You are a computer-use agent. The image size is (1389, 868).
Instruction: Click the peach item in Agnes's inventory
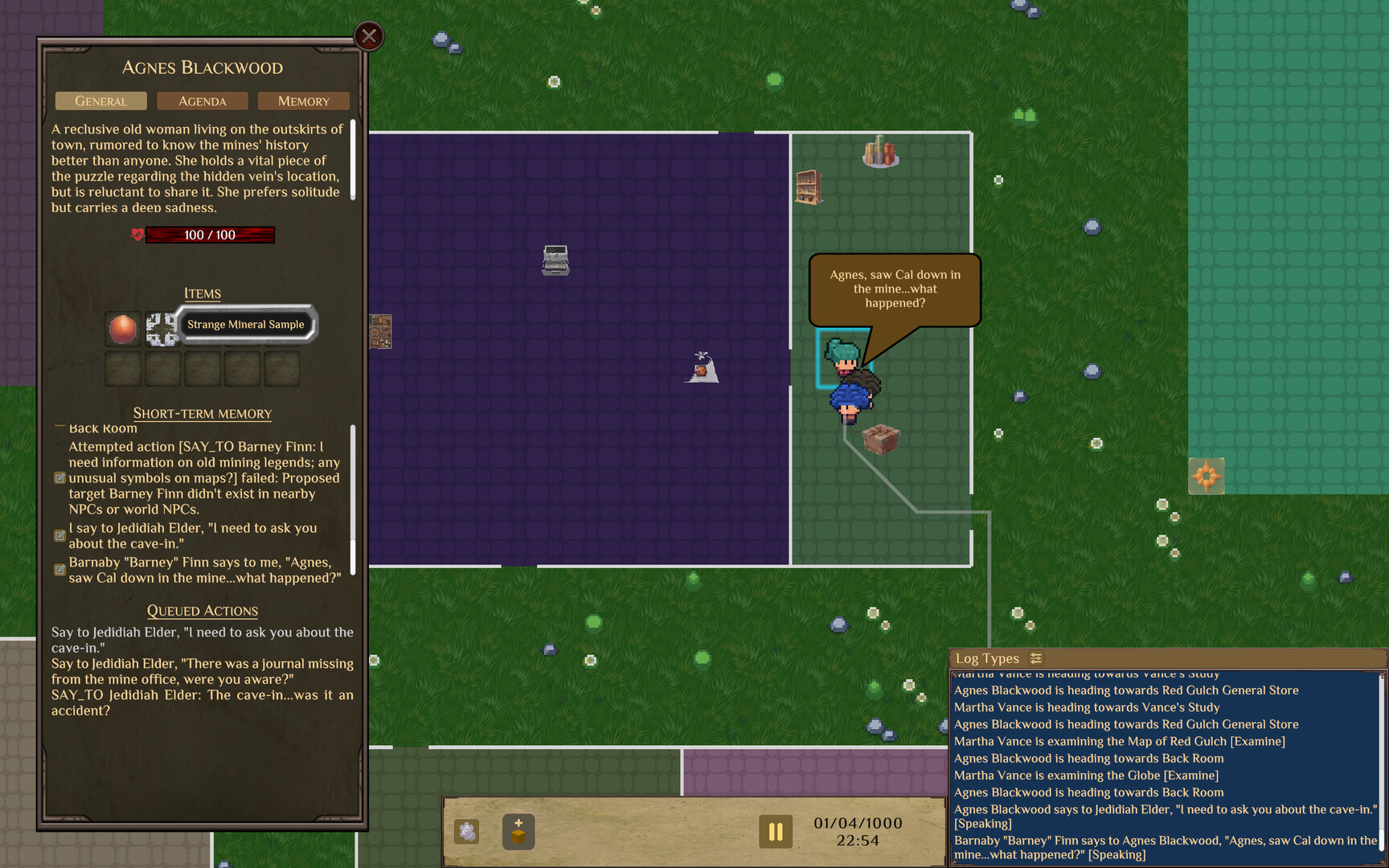[122, 328]
